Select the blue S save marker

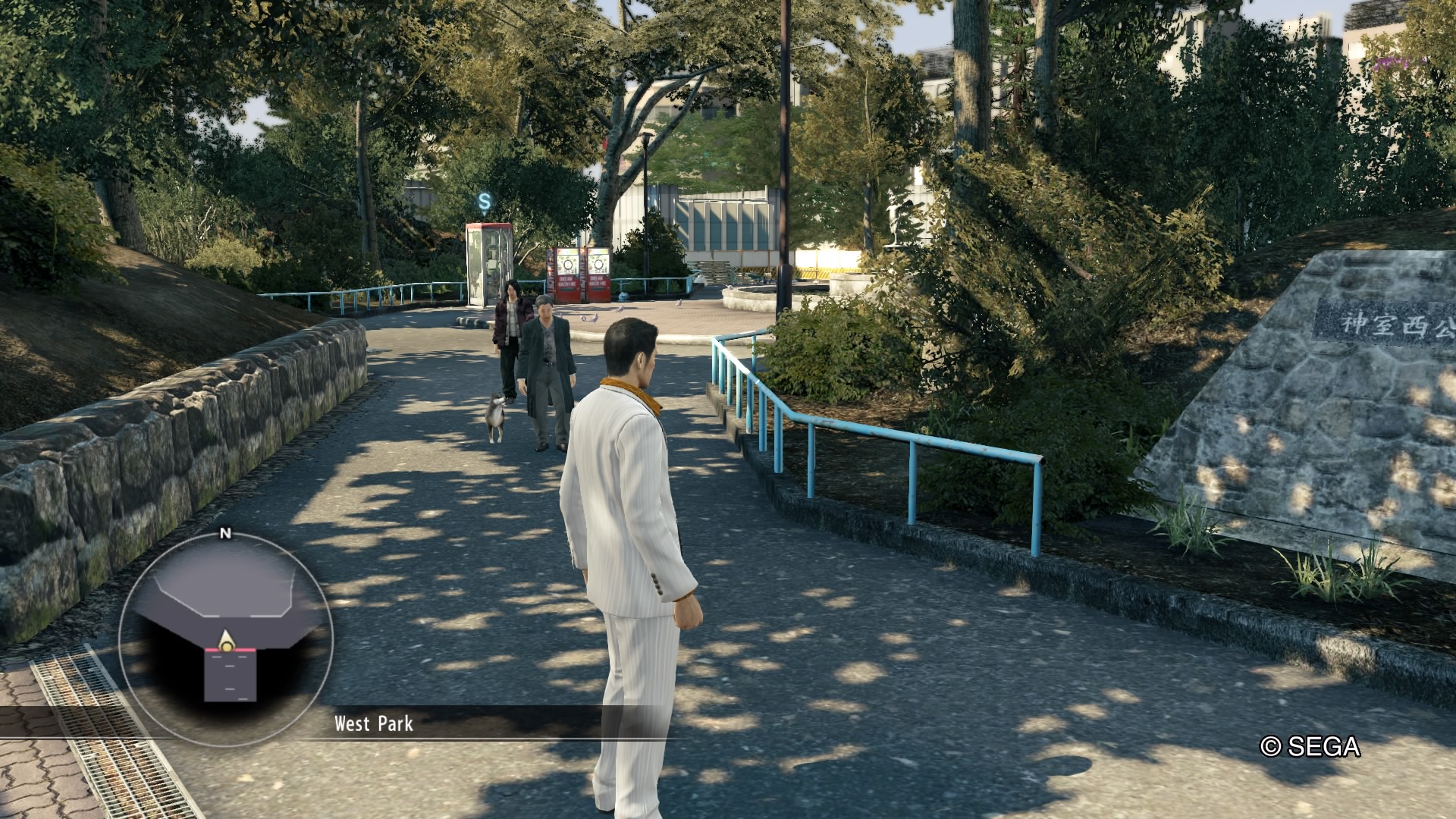point(485,201)
